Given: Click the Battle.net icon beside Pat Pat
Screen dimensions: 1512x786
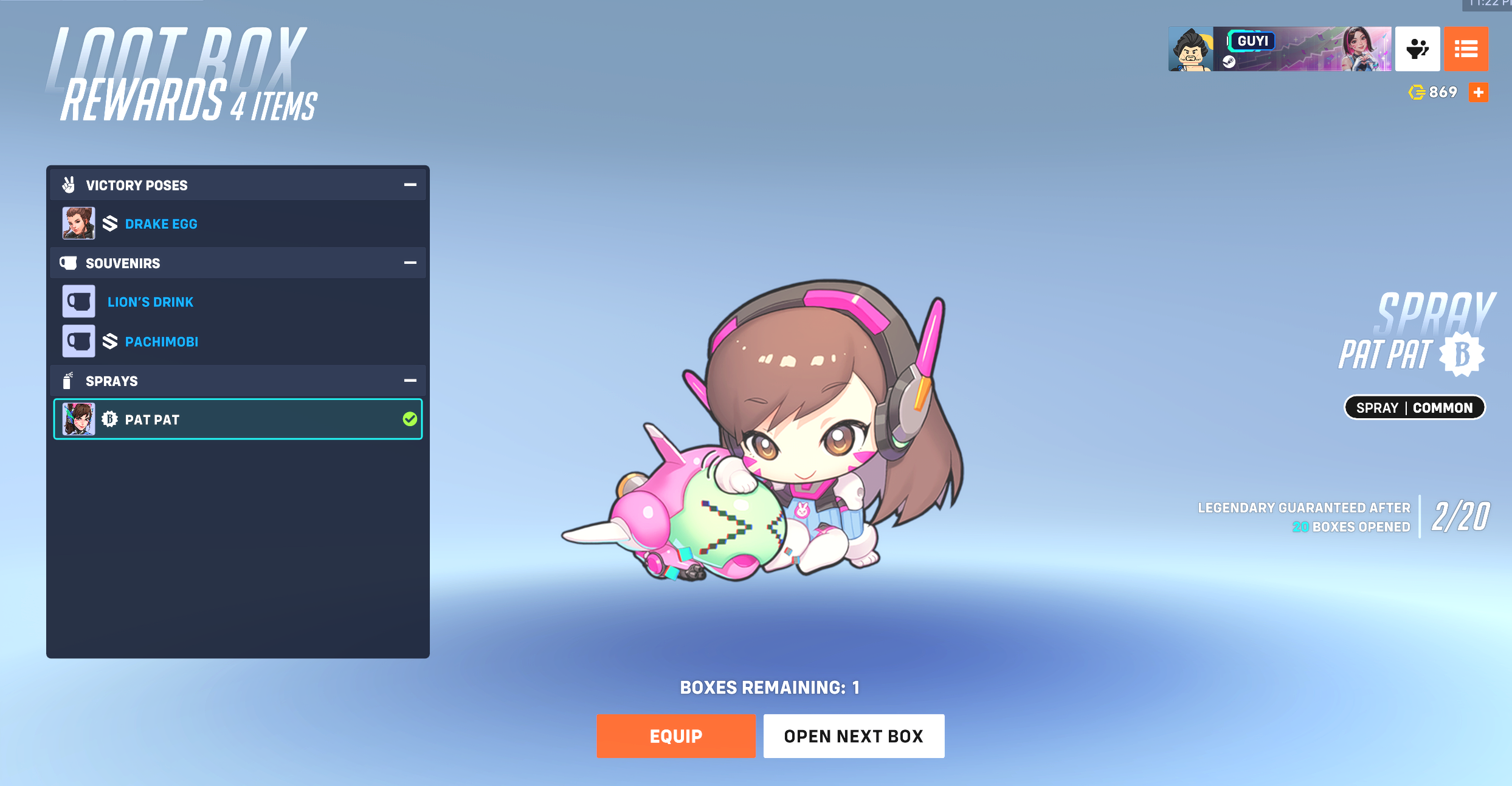Looking at the screenshot, I should coord(110,419).
